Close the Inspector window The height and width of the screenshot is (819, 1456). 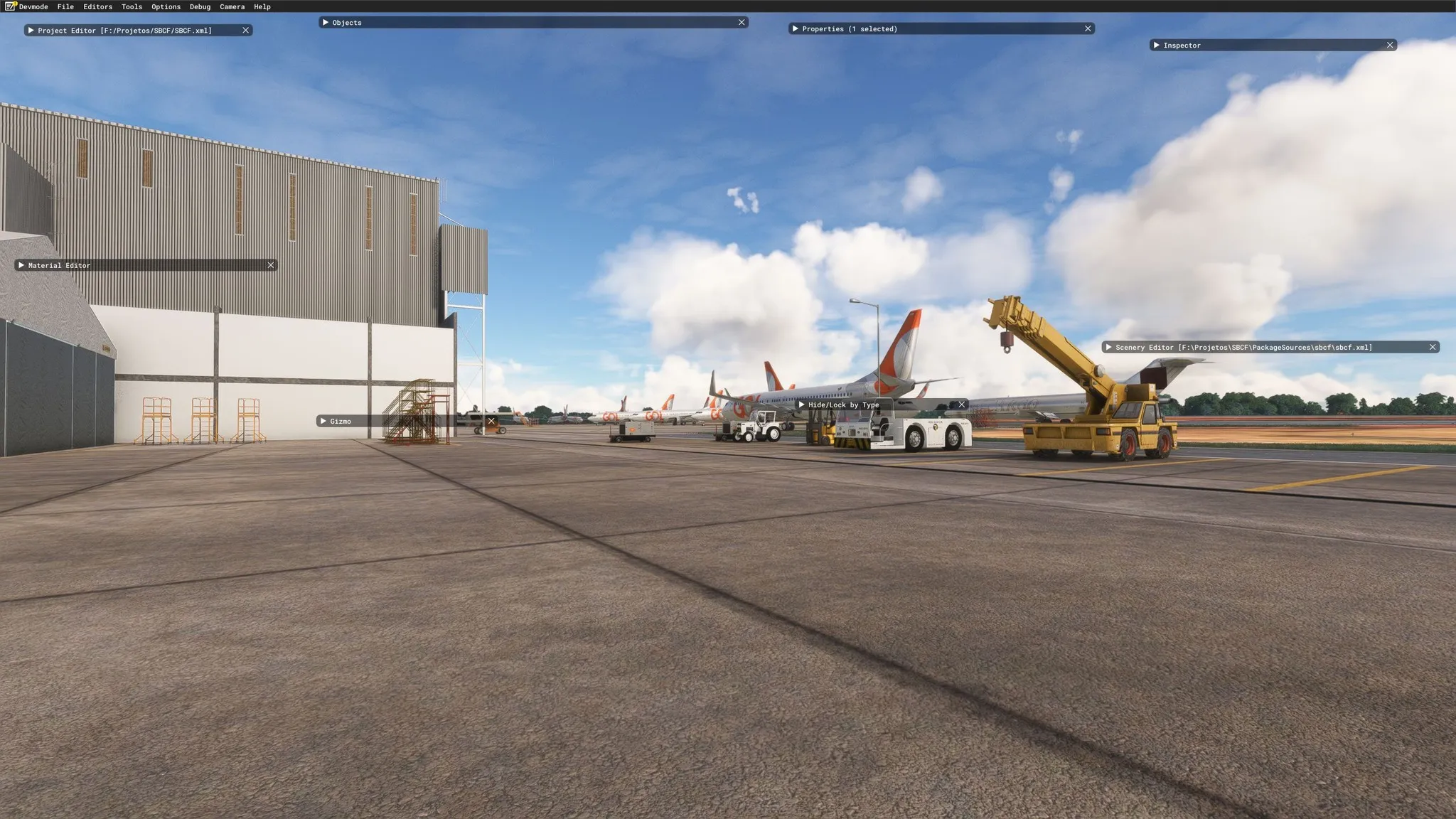tap(1389, 45)
